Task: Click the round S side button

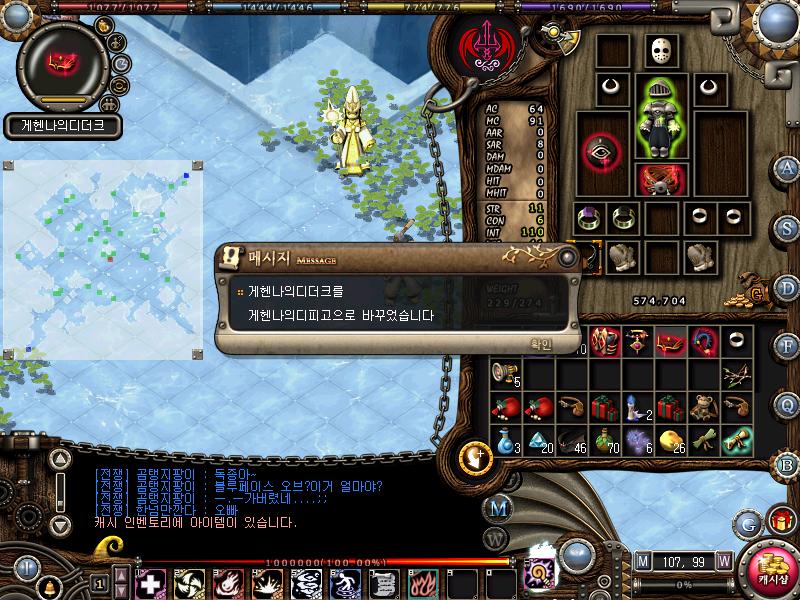Action: tap(788, 226)
